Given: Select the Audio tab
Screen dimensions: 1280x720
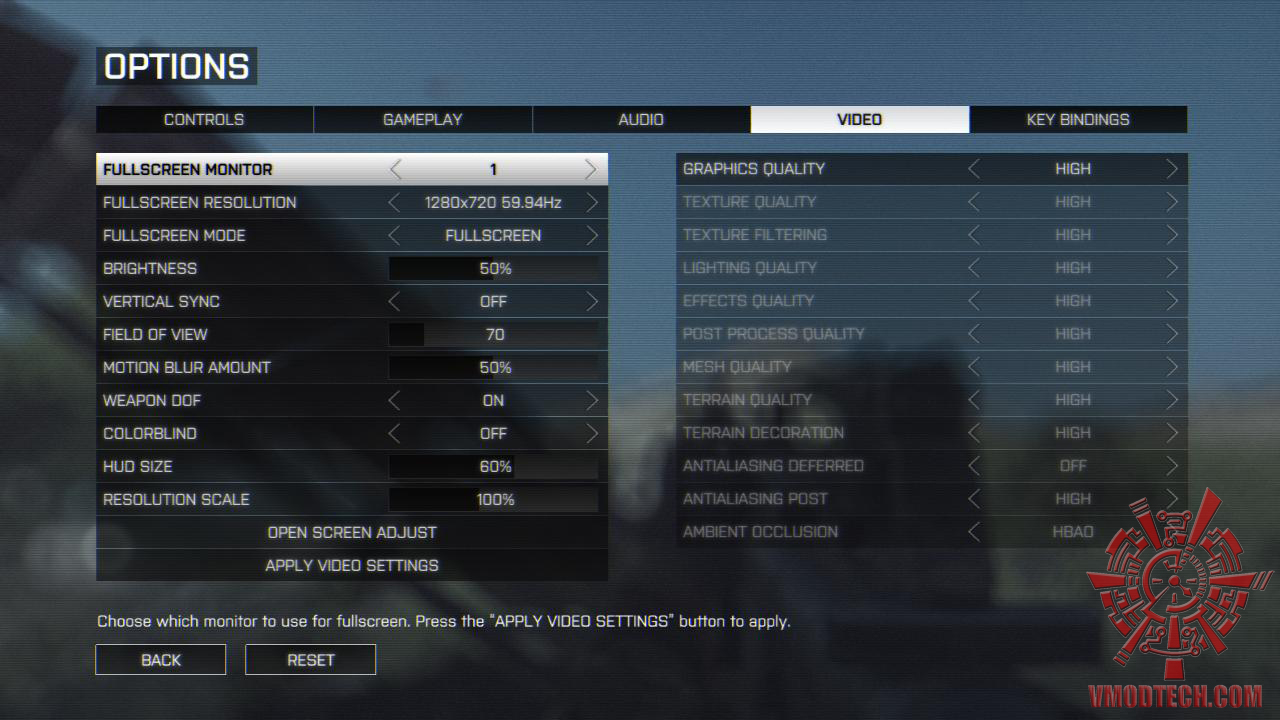Looking at the screenshot, I should (x=641, y=119).
